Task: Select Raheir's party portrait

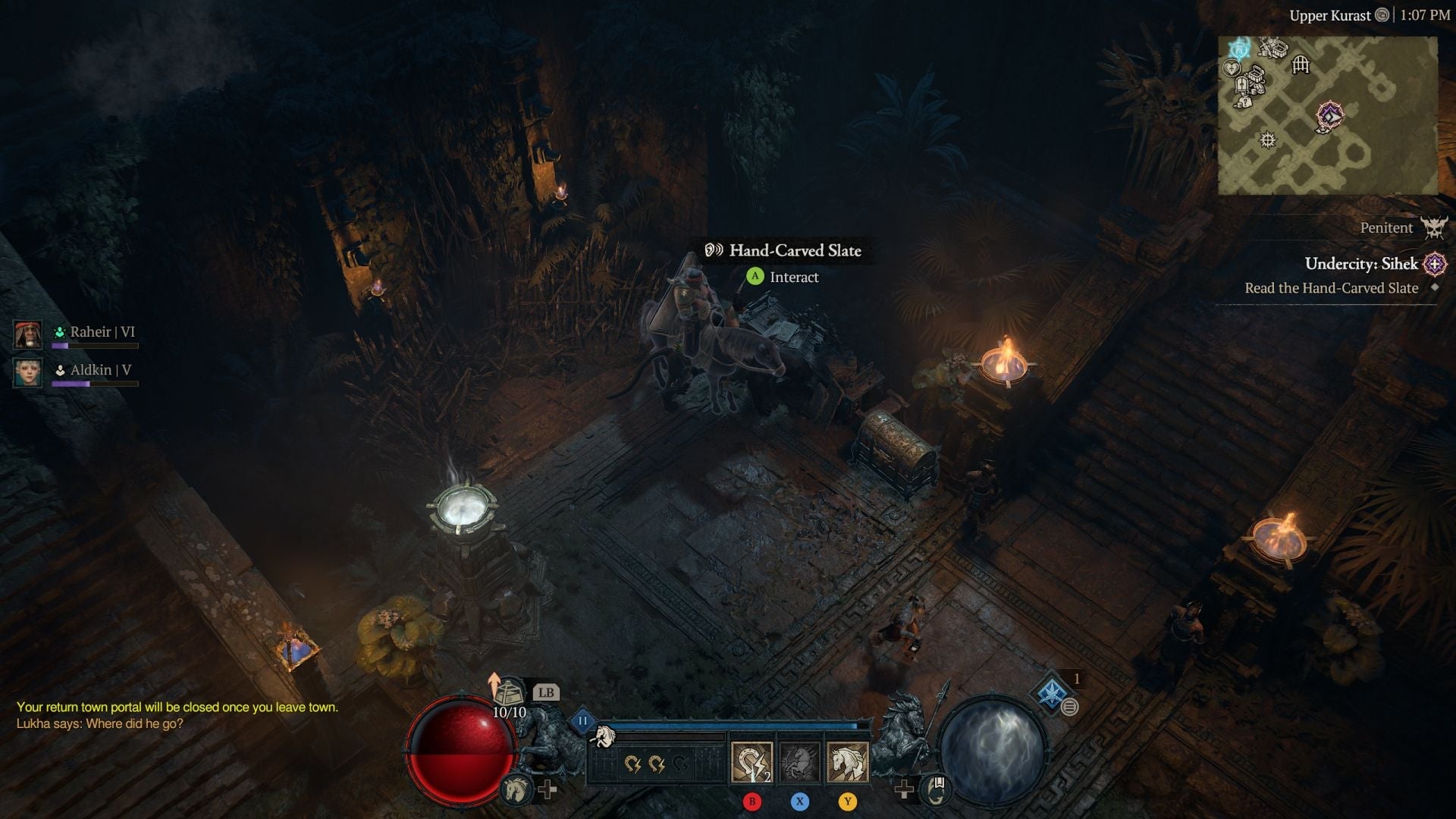Action: (29, 335)
